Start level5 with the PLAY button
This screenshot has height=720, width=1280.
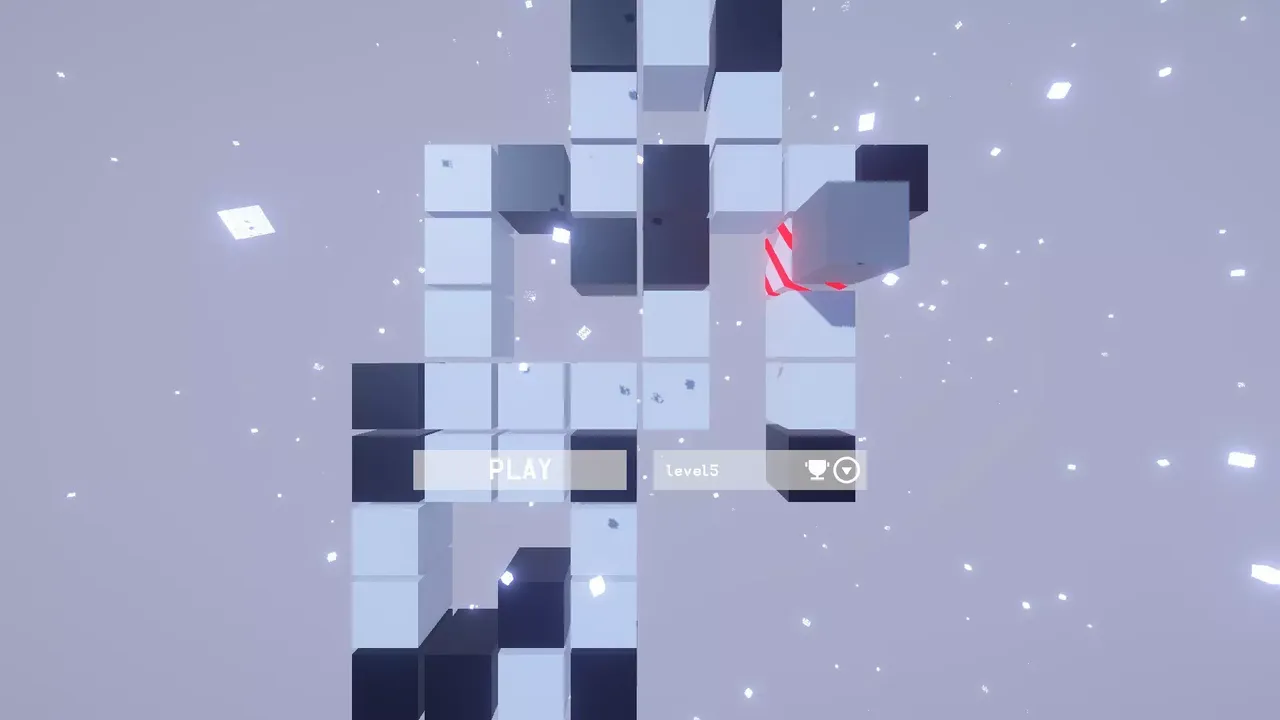520,470
